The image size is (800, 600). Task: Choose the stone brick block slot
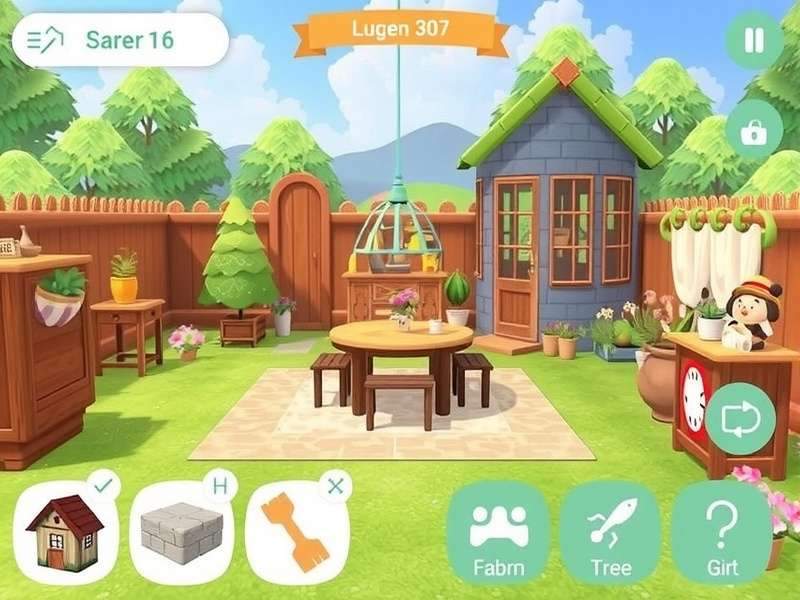pyautogui.click(x=182, y=533)
